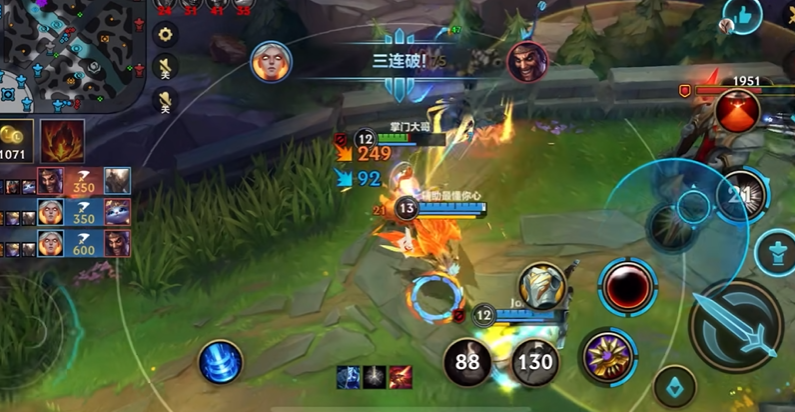Tap the flame item beside the gold
795x412 pixels.
(62, 141)
